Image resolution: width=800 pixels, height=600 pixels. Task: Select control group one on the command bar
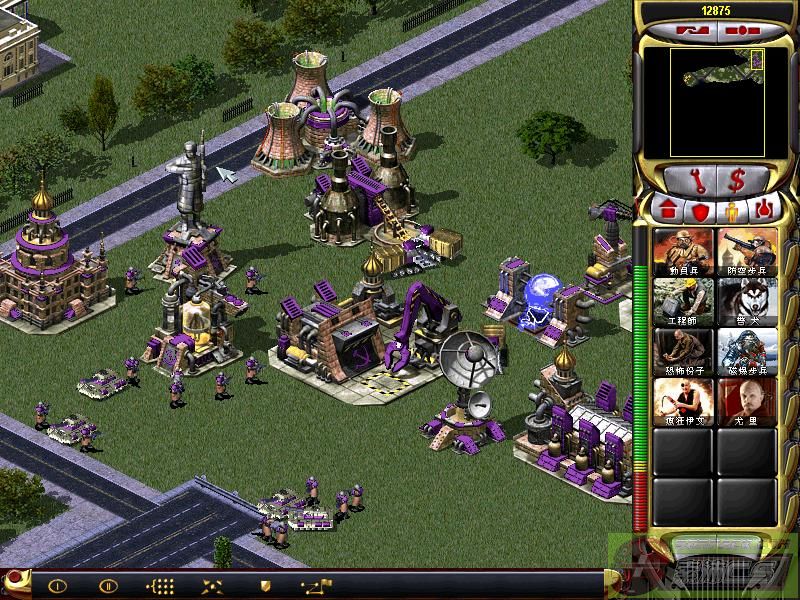click(x=57, y=586)
